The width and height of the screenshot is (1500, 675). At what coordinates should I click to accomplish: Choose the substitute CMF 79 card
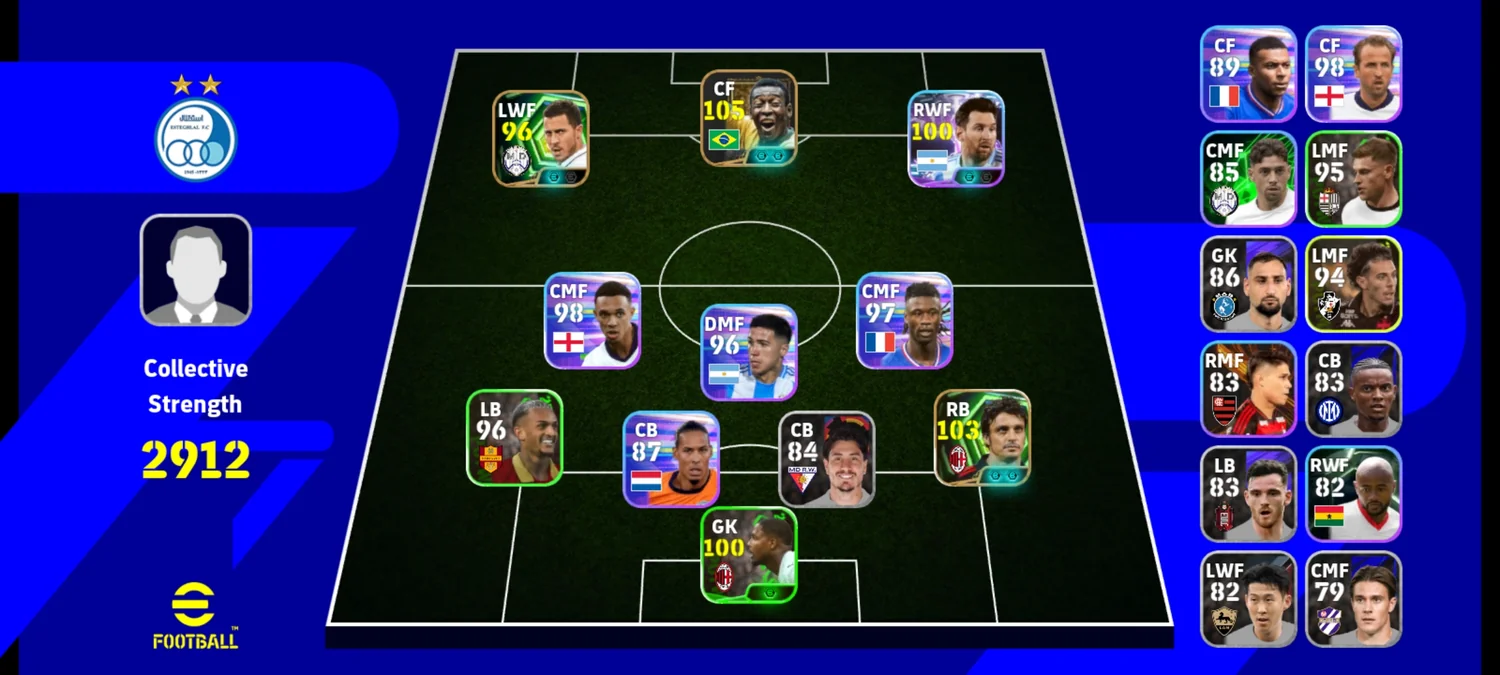(x=1354, y=599)
